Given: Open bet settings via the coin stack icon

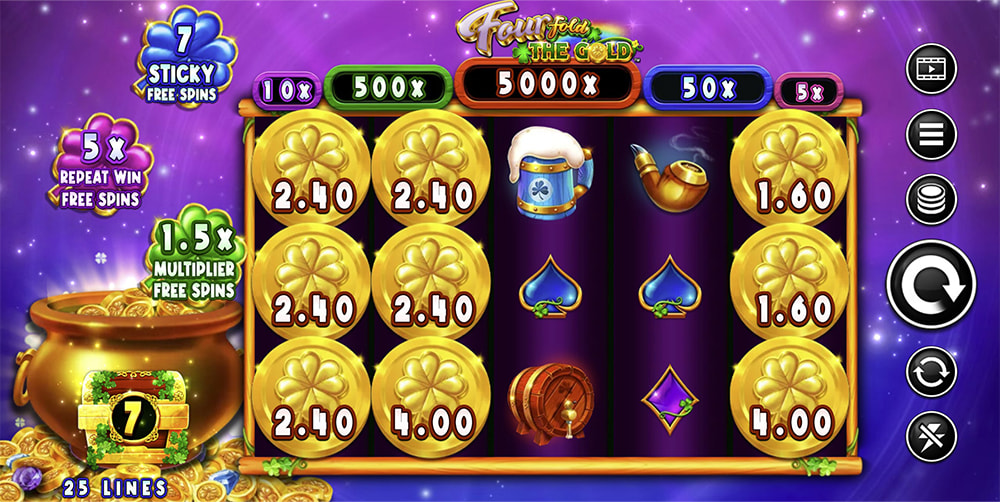Looking at the screenshot, I should pyautogui.click(x=931, y=199).
